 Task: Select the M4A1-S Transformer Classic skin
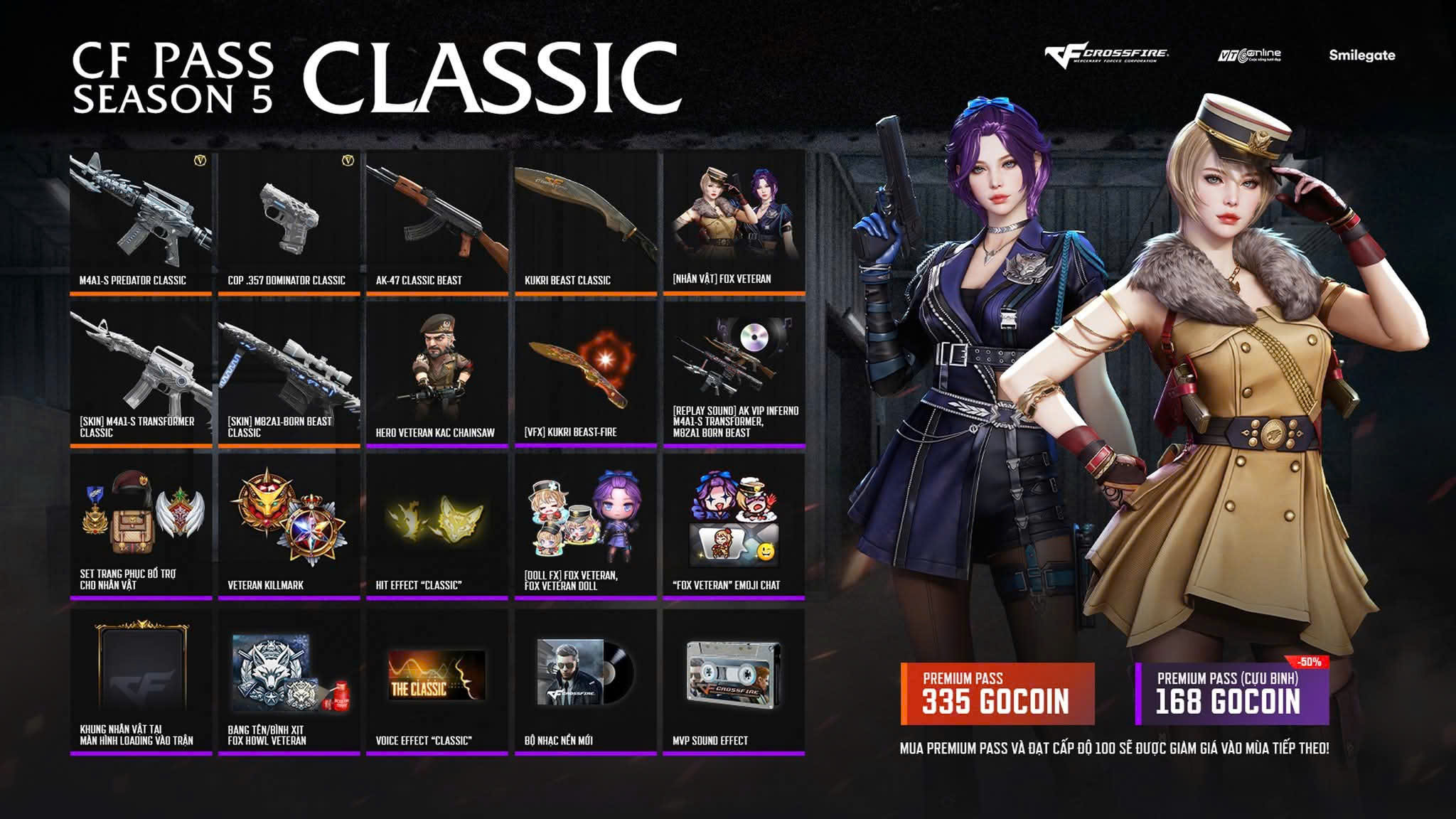(x=141, y=374)
